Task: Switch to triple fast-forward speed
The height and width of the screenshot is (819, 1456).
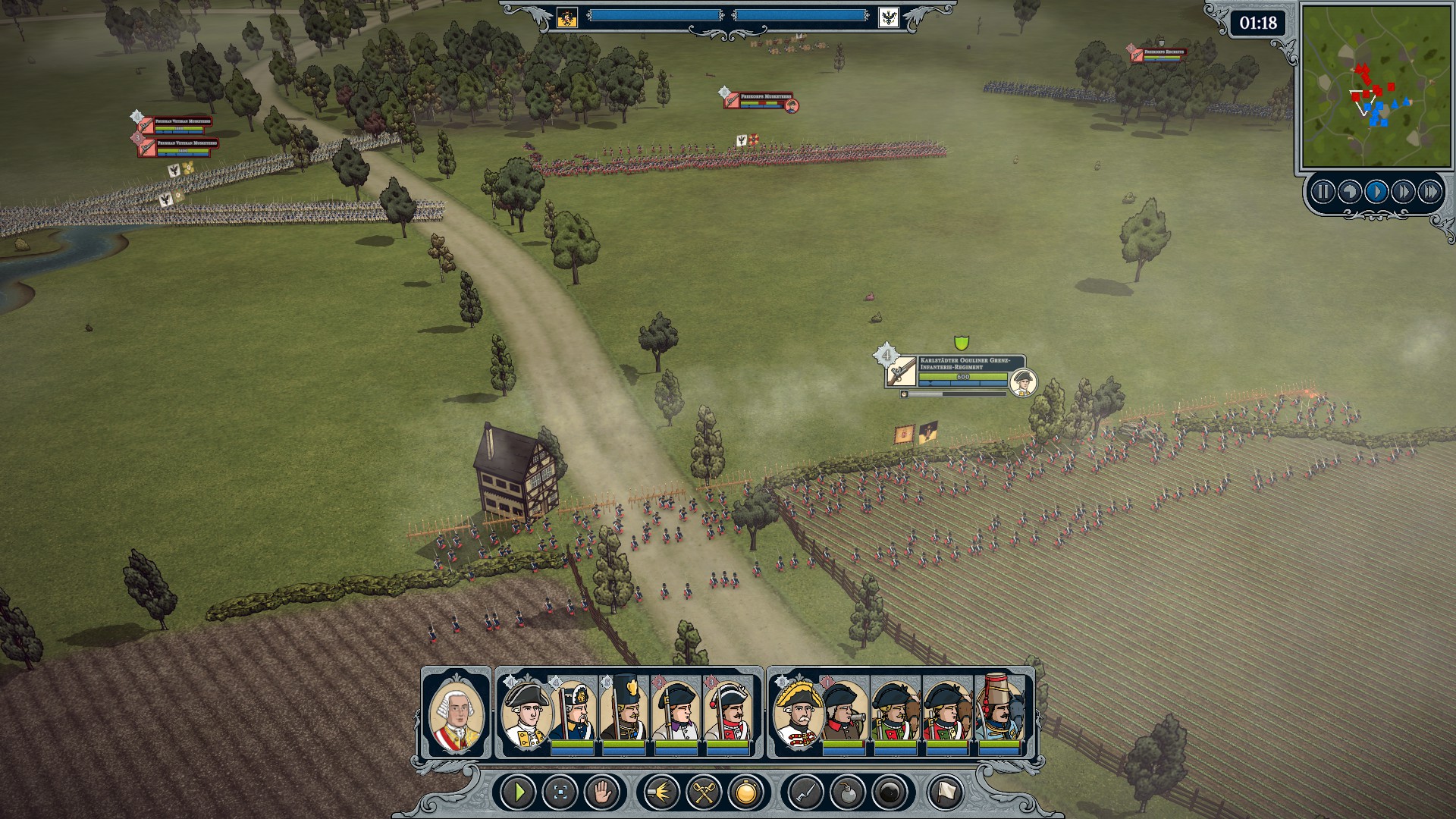Action: [1430, 192]
